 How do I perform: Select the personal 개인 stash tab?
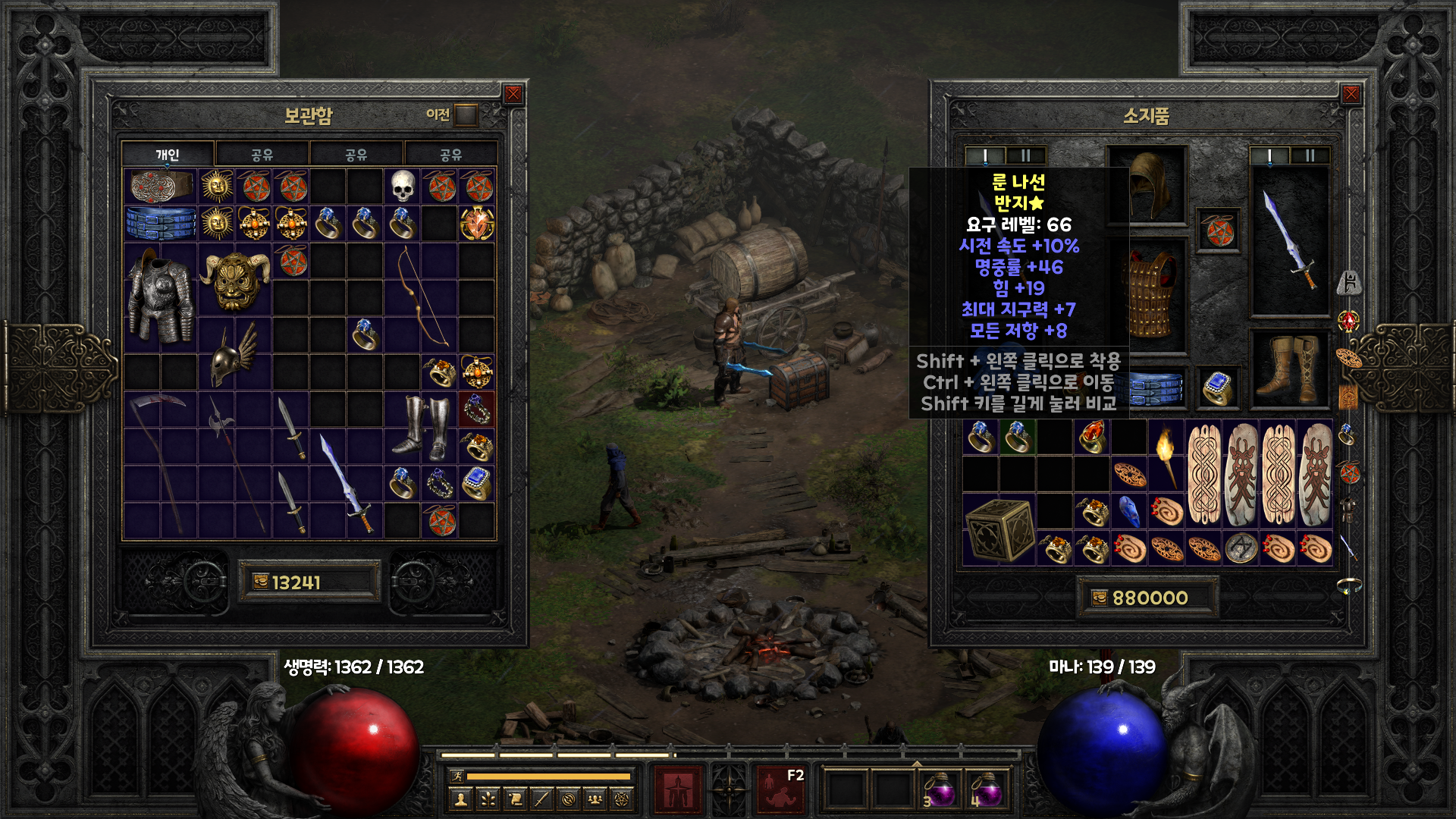click(168, 155)
